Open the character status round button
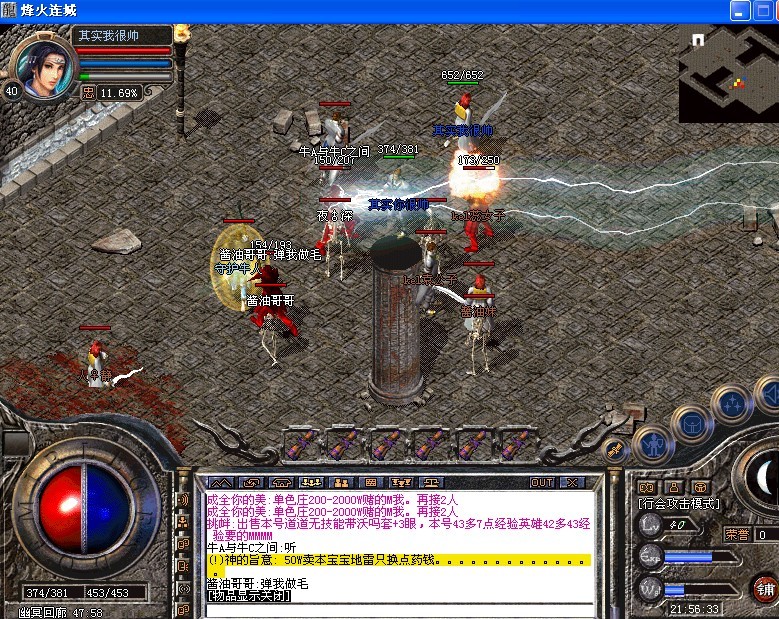The image size is (779, 619). [652, 445]
